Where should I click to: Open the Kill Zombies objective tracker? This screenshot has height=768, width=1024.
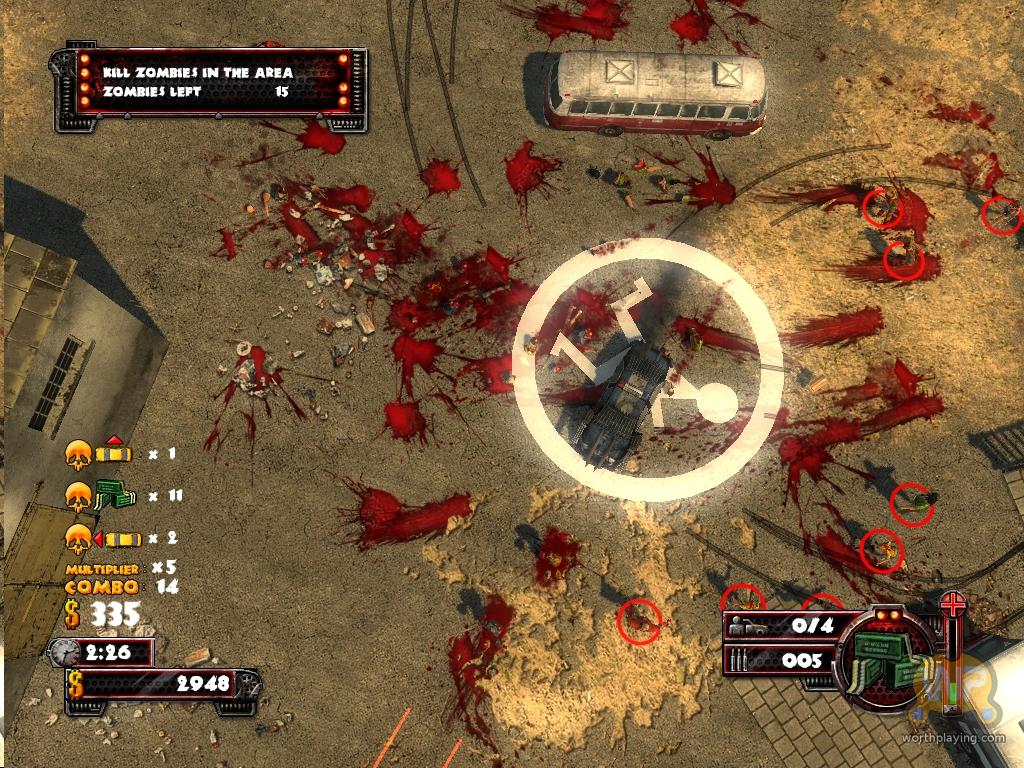point(212,83)
